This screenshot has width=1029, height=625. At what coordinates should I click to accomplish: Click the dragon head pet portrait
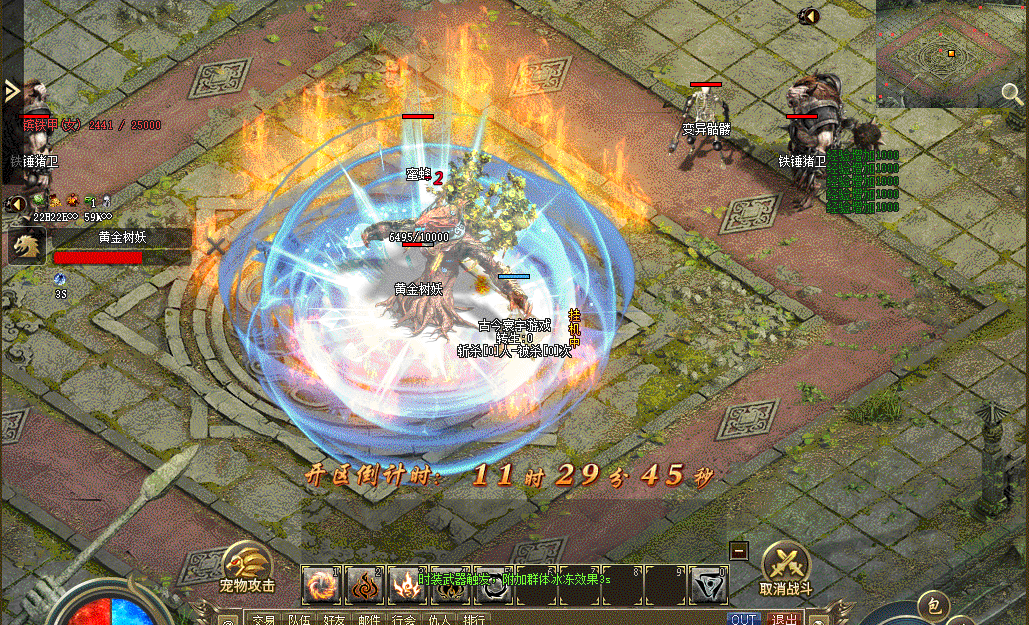(x=27, y=246)
